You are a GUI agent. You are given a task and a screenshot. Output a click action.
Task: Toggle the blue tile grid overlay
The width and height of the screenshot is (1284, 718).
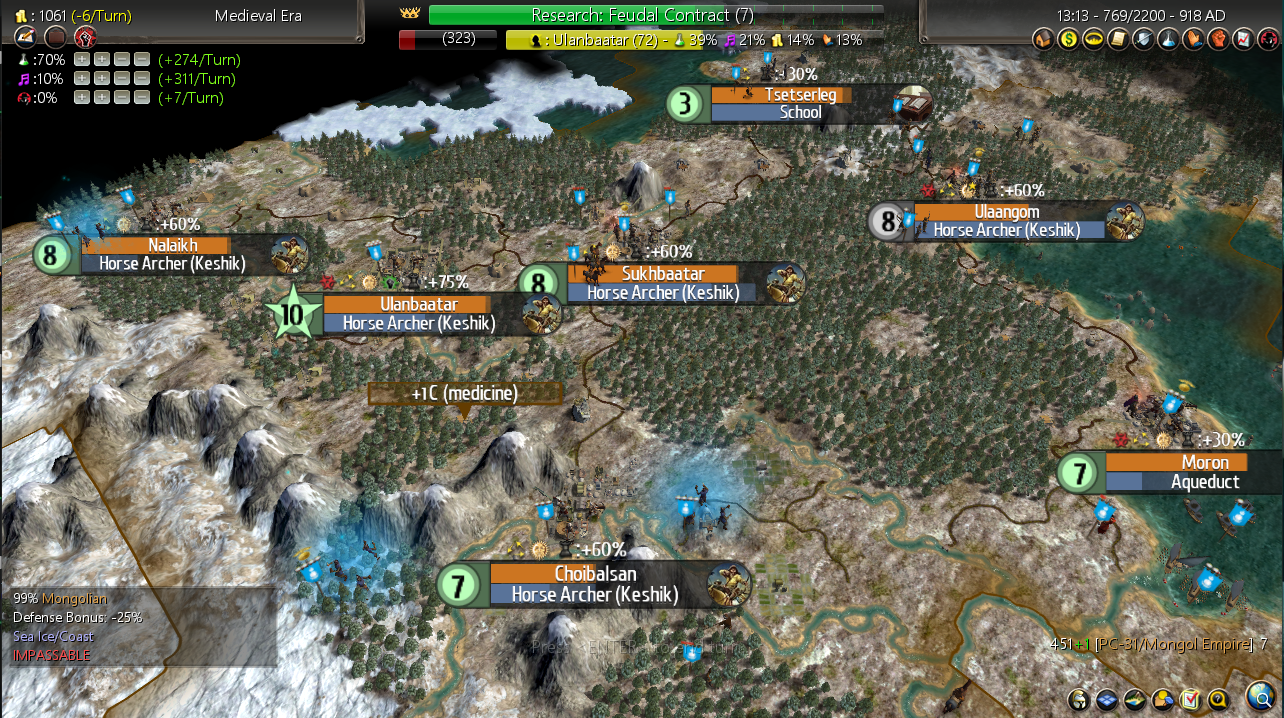tap(1107, 699)
